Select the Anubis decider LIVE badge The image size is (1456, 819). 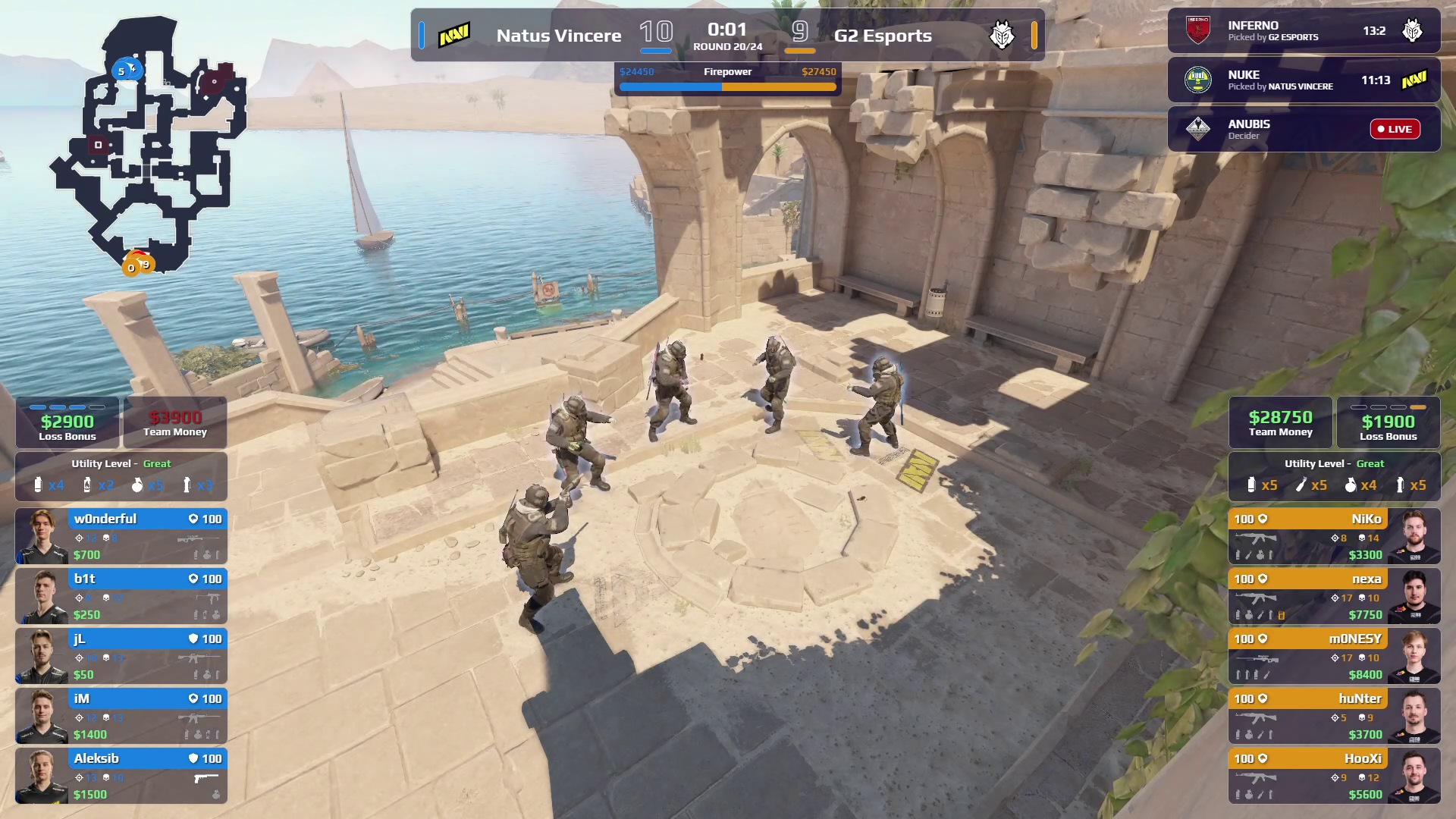(x=1394, y=129)
